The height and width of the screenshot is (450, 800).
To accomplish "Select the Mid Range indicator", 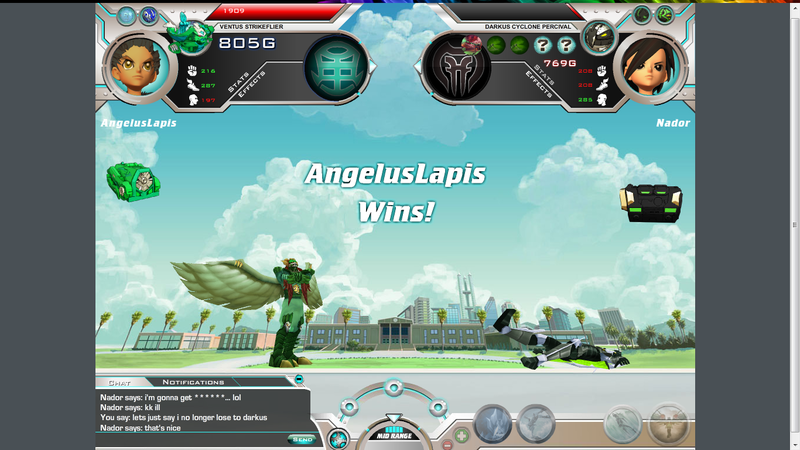I will (x=394, y=434).
